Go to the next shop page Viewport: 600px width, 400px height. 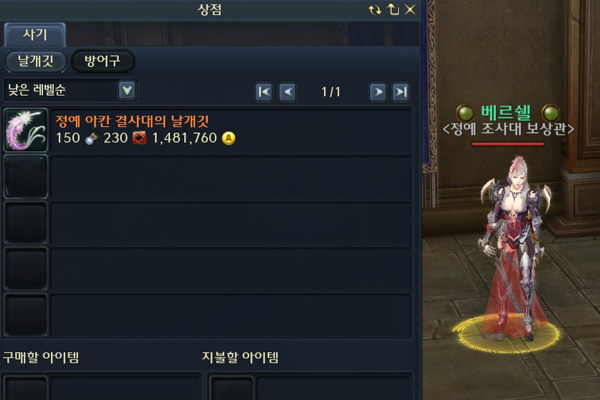point(378,92)
